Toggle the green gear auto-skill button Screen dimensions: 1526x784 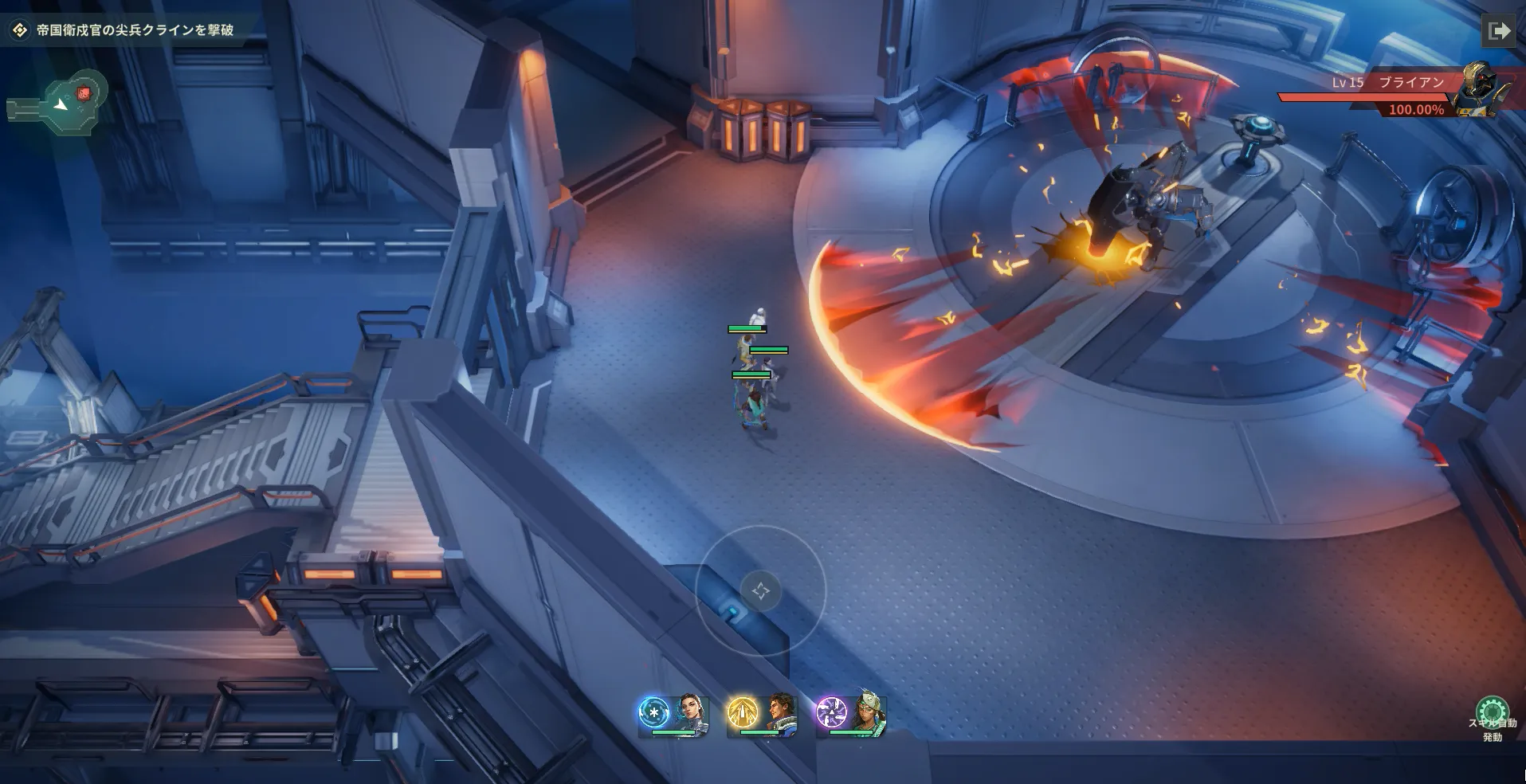pyautogui.click(x=1492, y=712)
